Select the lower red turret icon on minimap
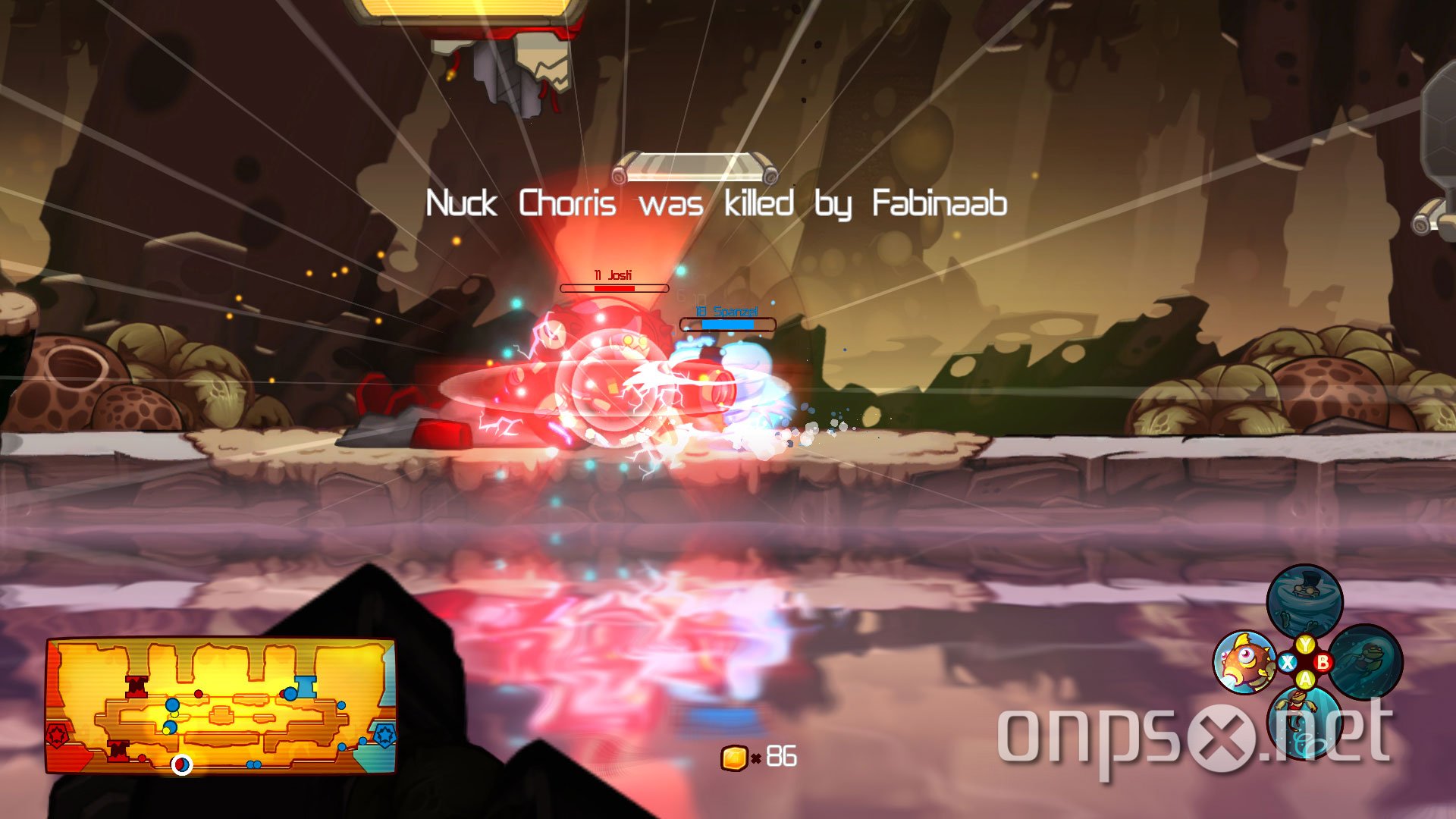The height and width of the screenshot is (819, 1456). click(x=118, y=752)
